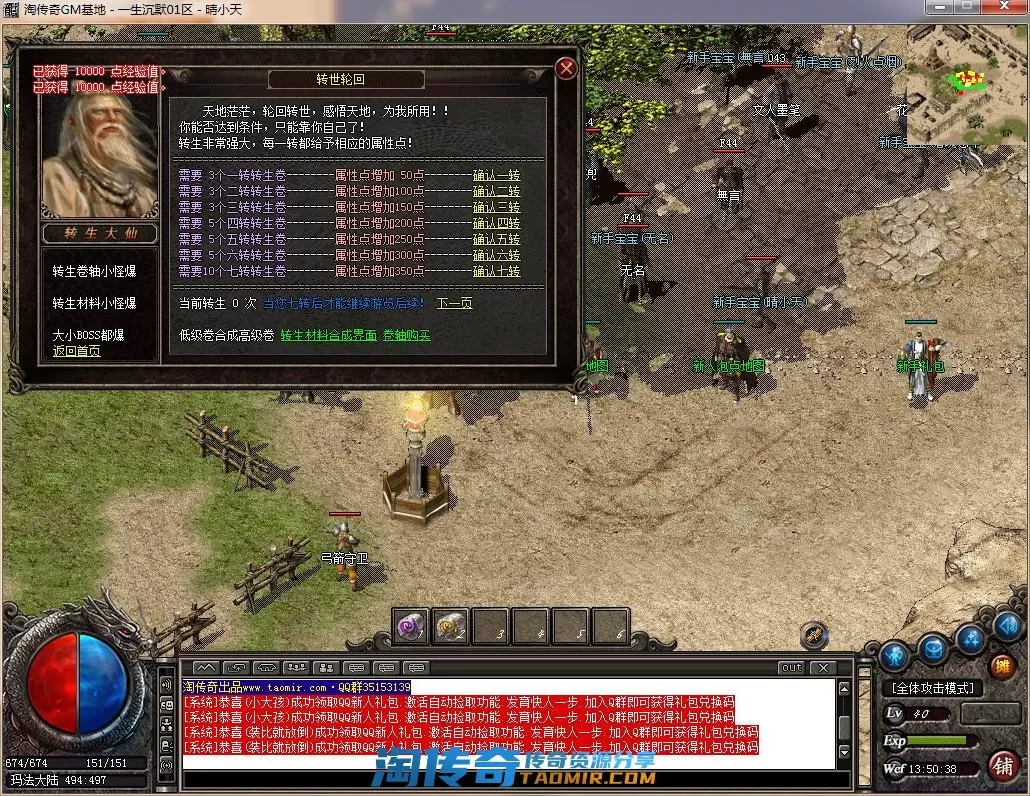Use the purple orb item in hotbar slot 1
This screenshot has width=1030, height=796.
pos(411,626)
